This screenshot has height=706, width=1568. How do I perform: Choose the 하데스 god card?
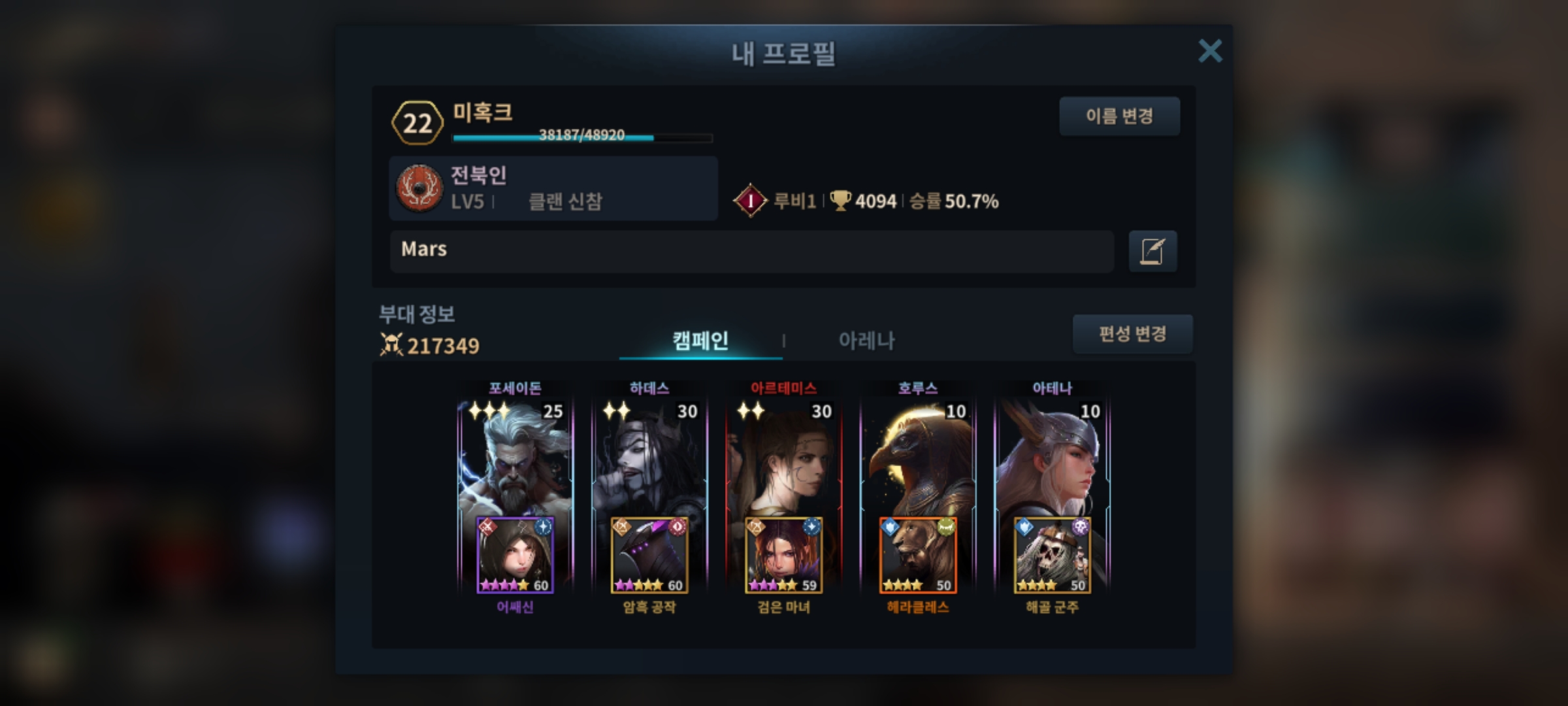point(649,458)
